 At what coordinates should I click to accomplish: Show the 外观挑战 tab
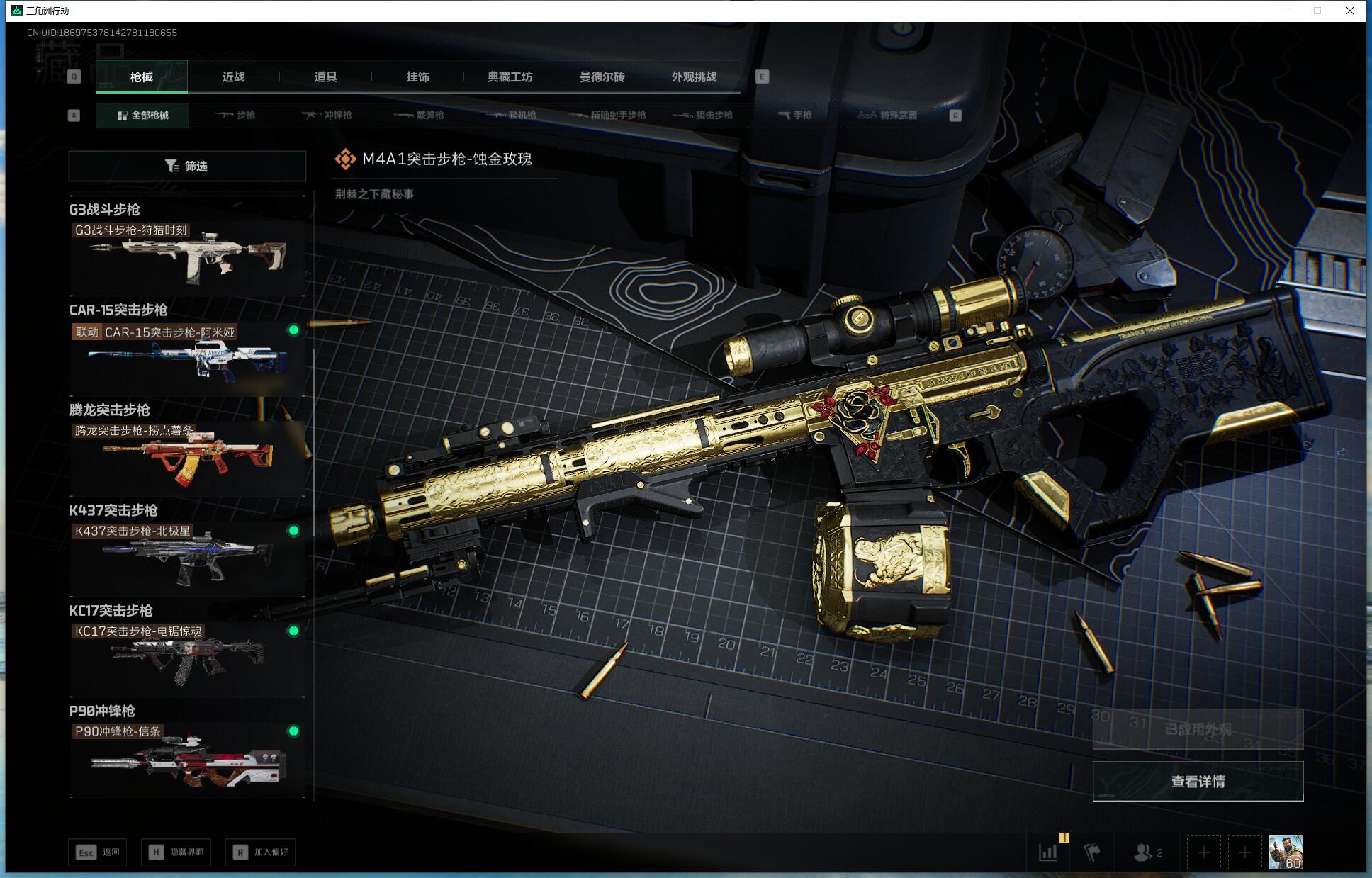click(694, 77)
